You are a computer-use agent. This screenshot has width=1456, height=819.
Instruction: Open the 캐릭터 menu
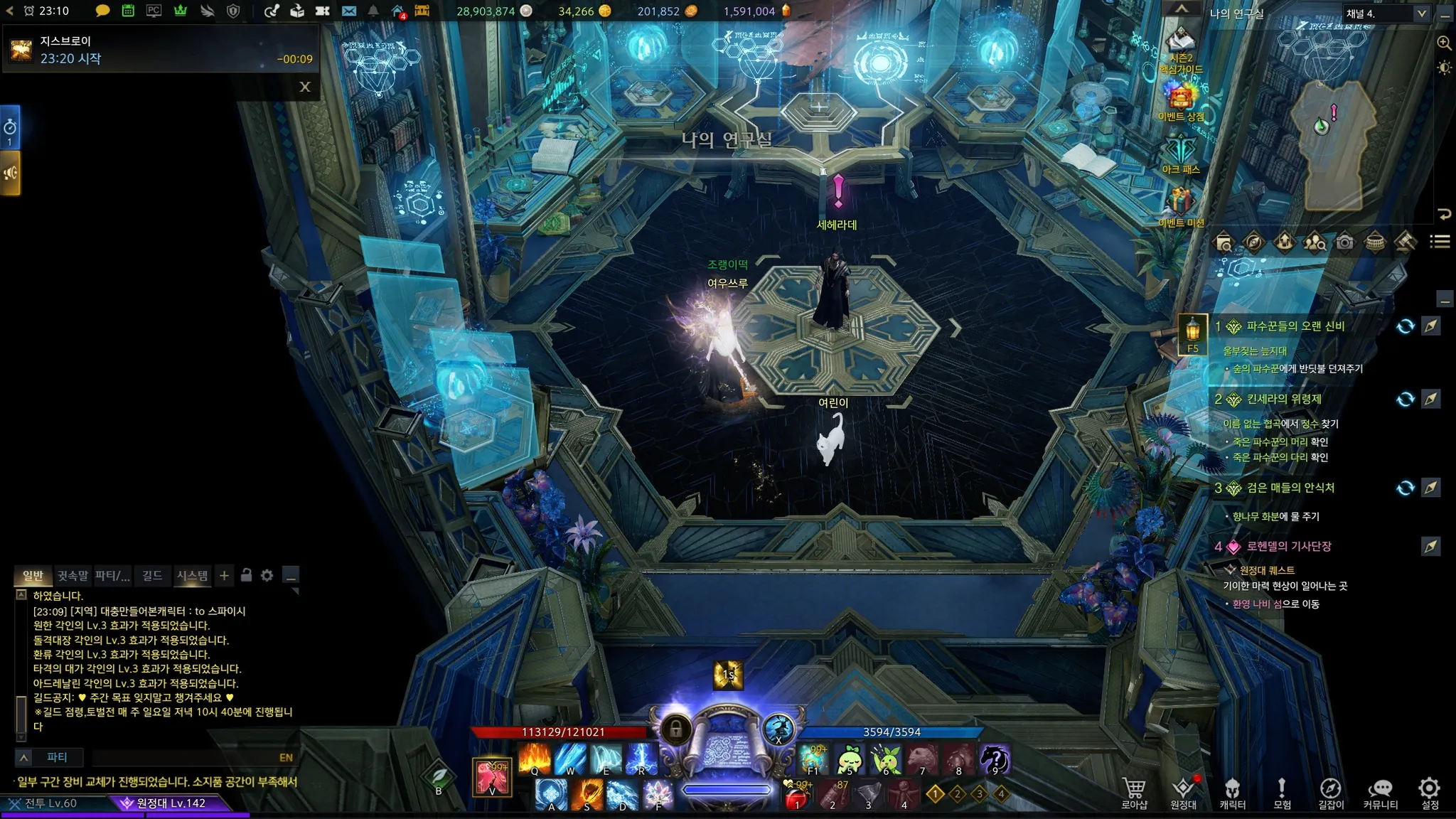tap(1232, 793)
